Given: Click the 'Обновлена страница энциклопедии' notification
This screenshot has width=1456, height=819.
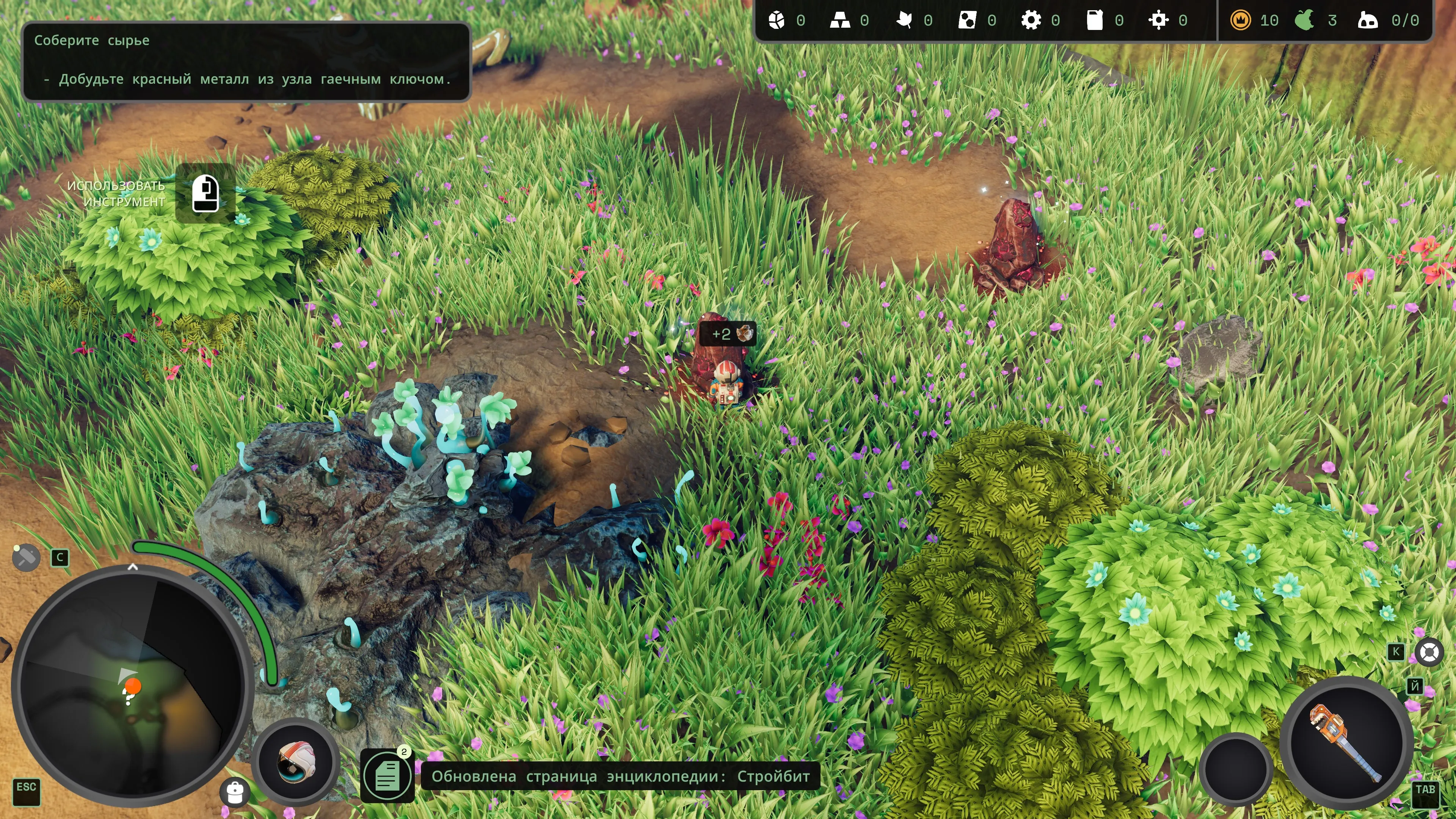Looking at the screenshot, I should coord(620,776).
